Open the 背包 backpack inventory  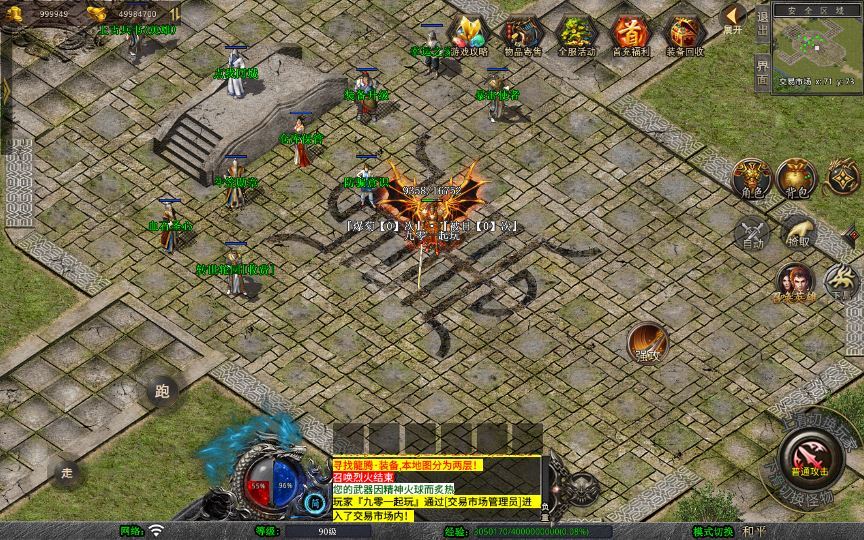[796, 177]
